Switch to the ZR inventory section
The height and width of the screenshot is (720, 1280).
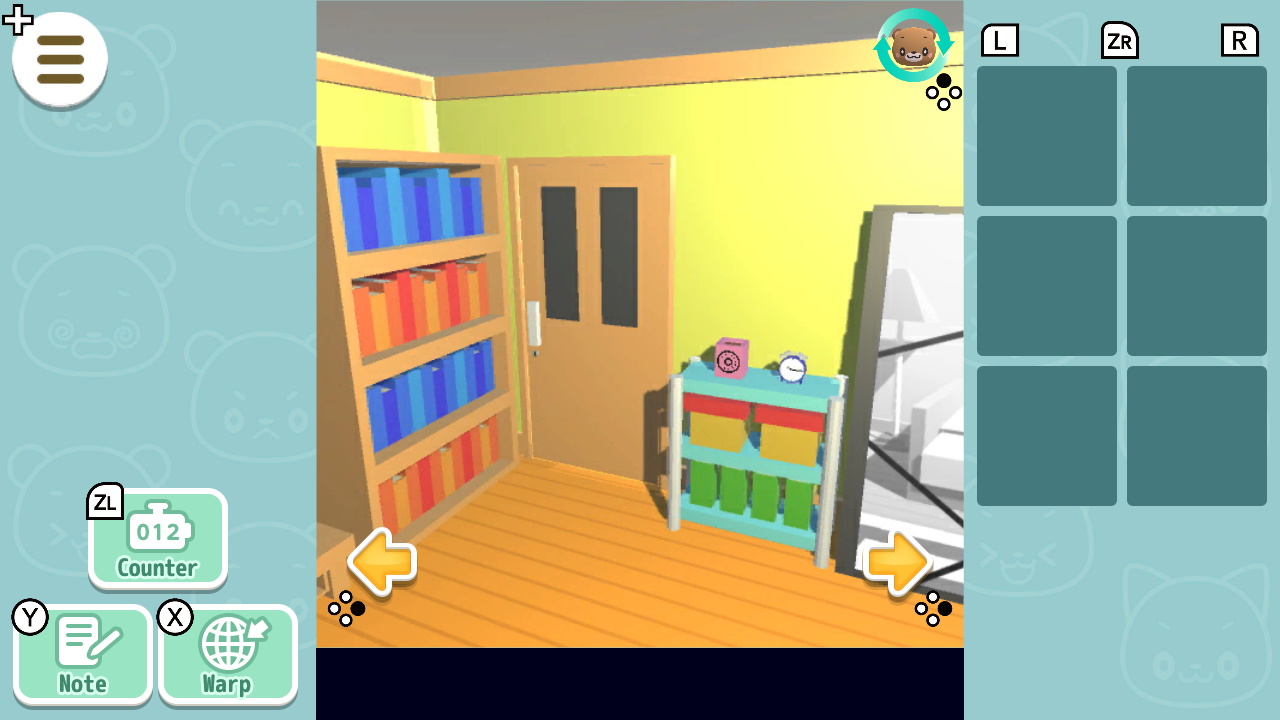[1119, 40]
